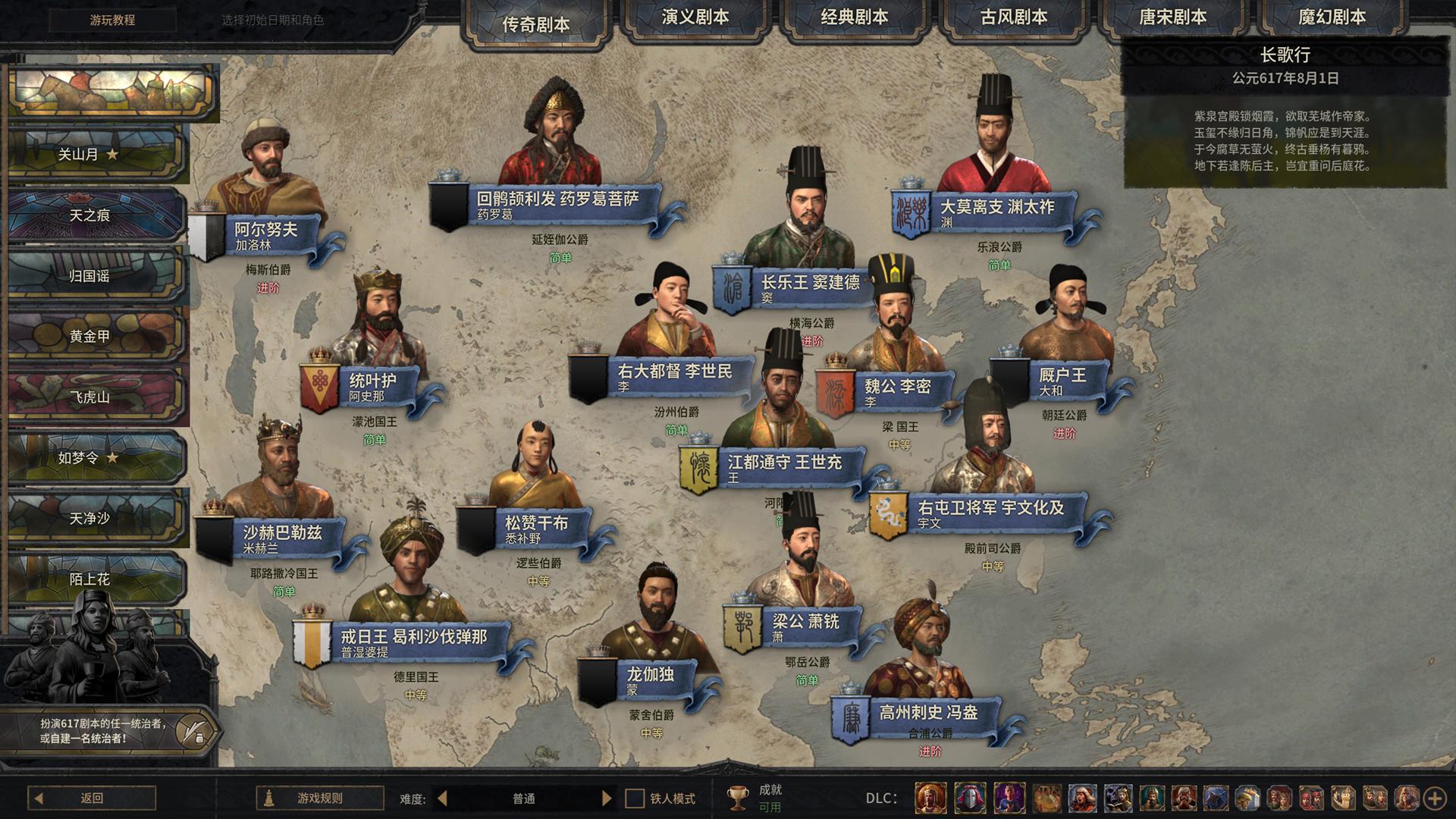Toggle the 铁人模式 checkbox
This screenshot has height=819, width=1456.
(635, 799)
